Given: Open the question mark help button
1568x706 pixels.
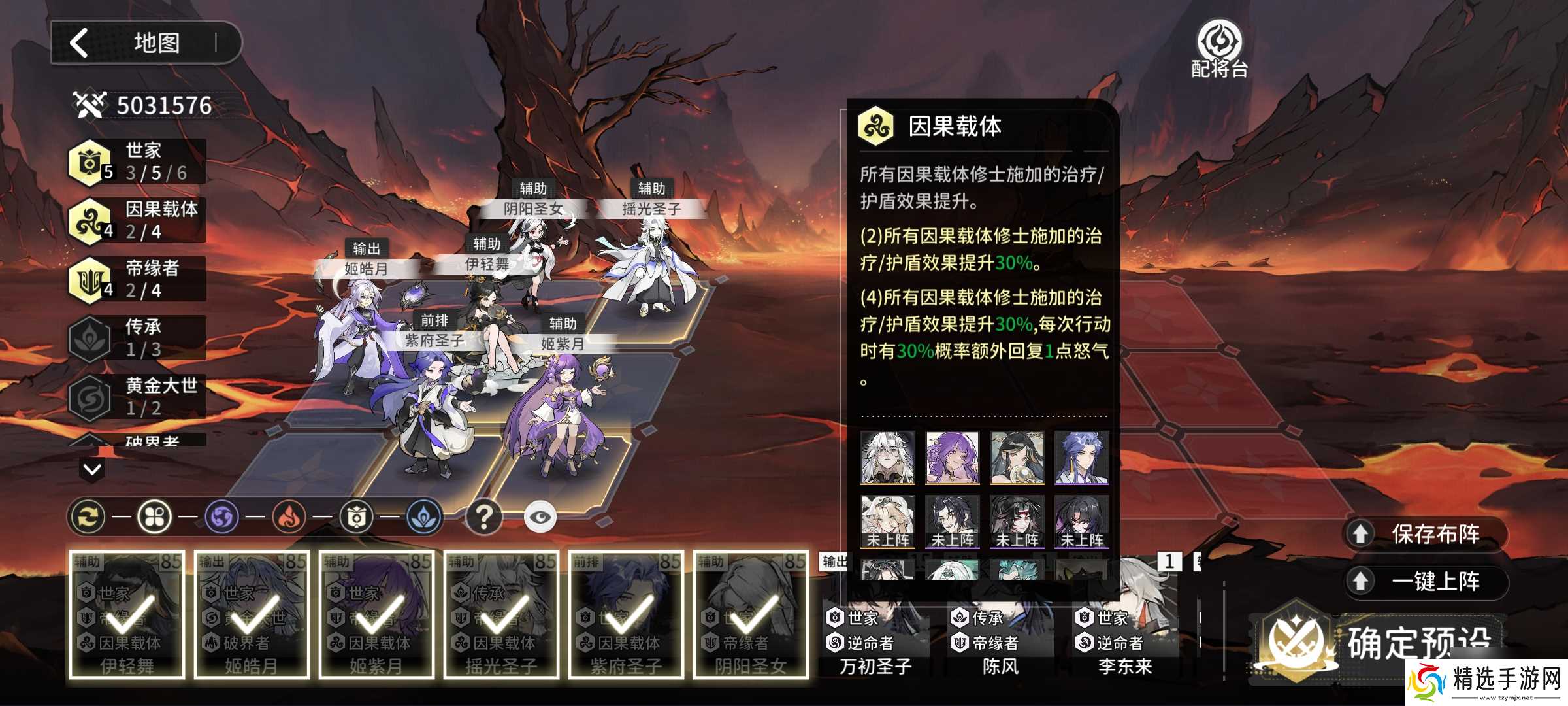Looking at the screenshot, I should (483, 517).
